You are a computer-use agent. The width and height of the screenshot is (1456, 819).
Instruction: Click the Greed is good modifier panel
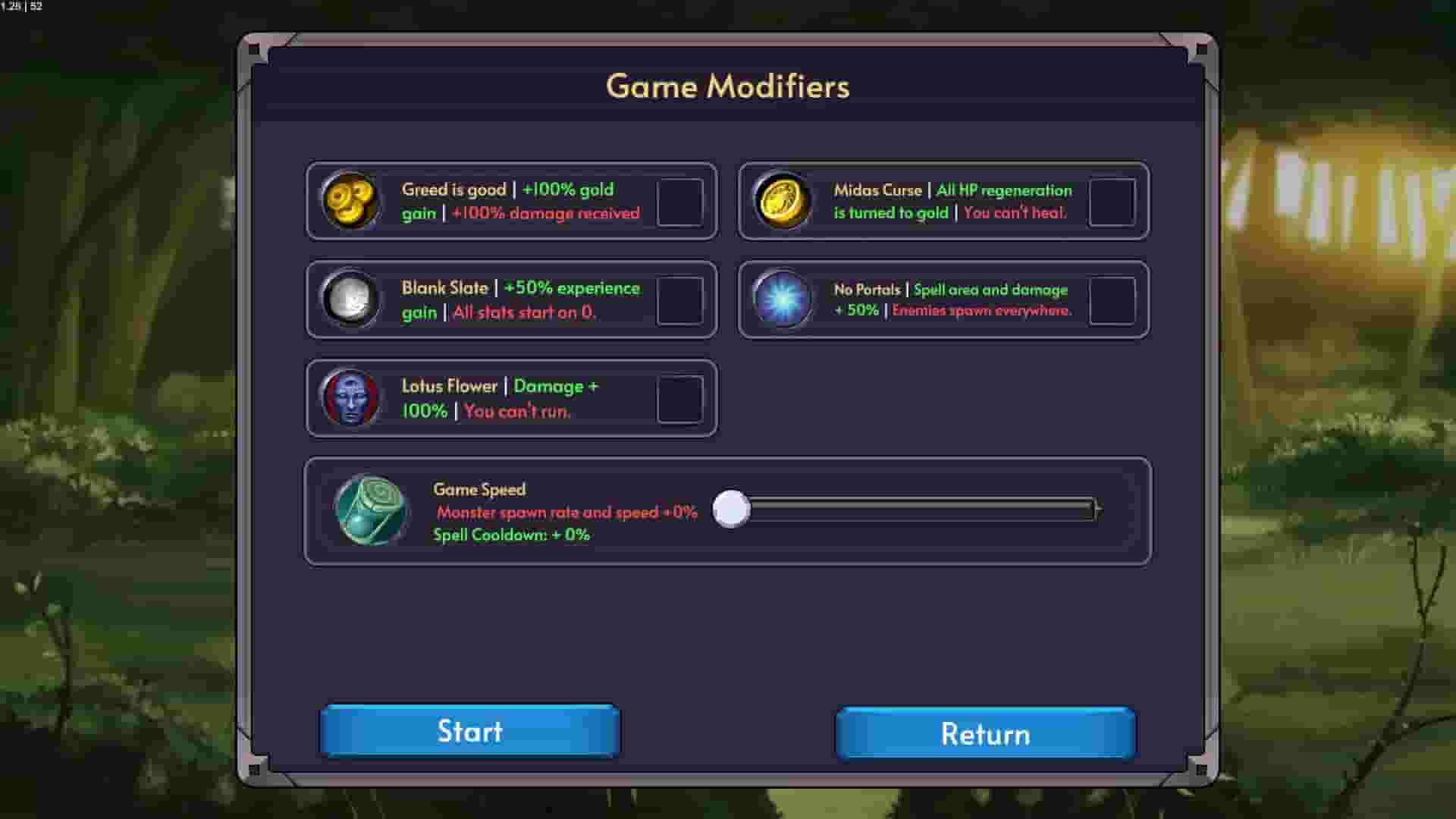point(512,202)
